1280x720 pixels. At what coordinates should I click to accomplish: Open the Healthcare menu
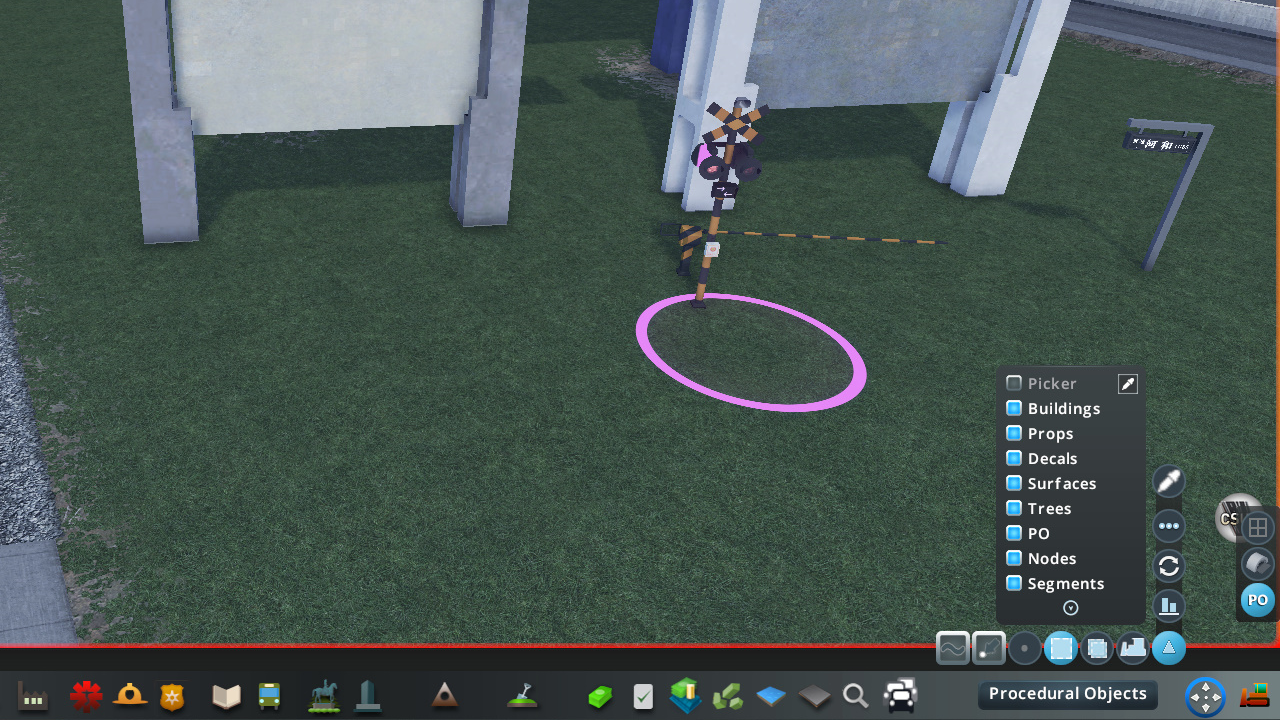click(x=87, y=693)
